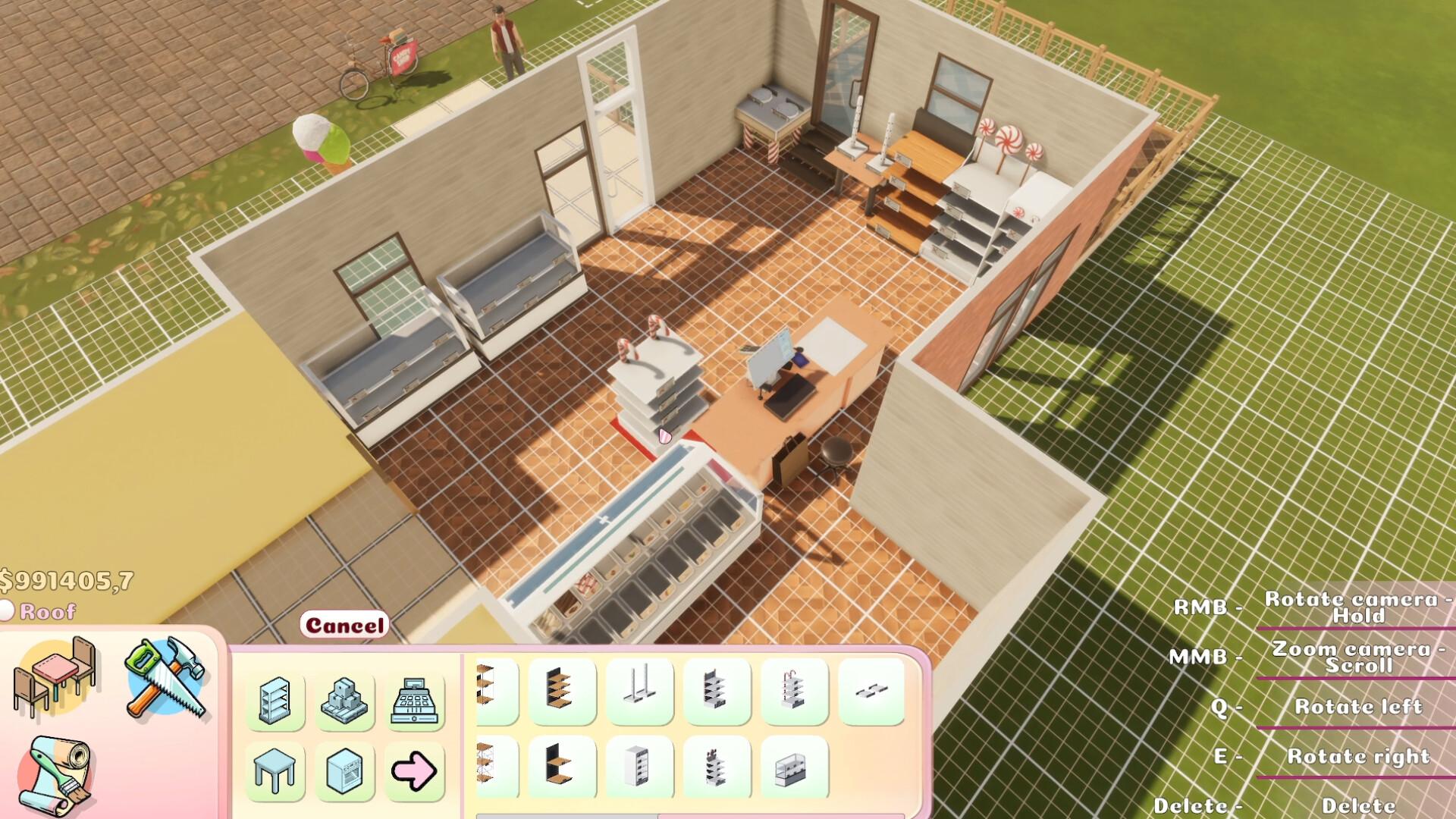The height and width of the screenshot is (819, 1456).
Task: Select the cash register category
Action: pos(414,701)
